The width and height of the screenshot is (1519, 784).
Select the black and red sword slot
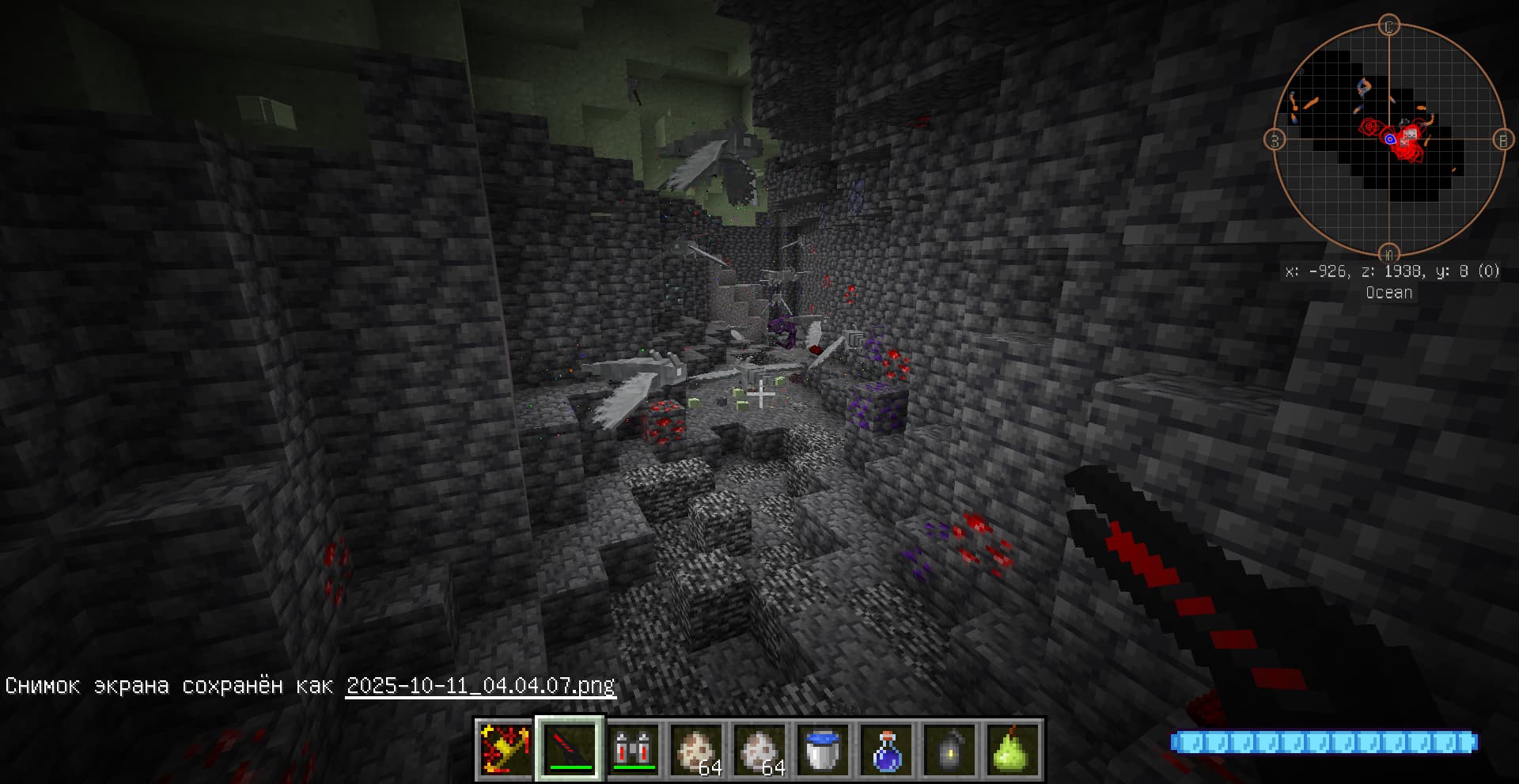[570, 748]
